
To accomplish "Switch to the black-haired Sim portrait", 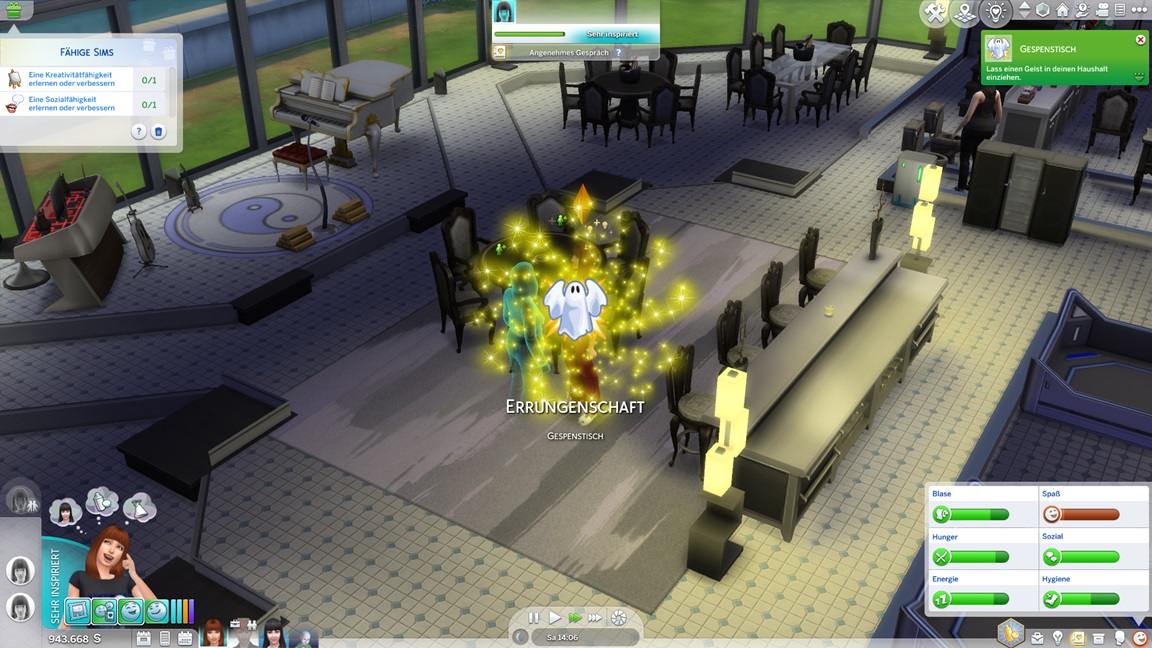I will click(x=273, y=634).
